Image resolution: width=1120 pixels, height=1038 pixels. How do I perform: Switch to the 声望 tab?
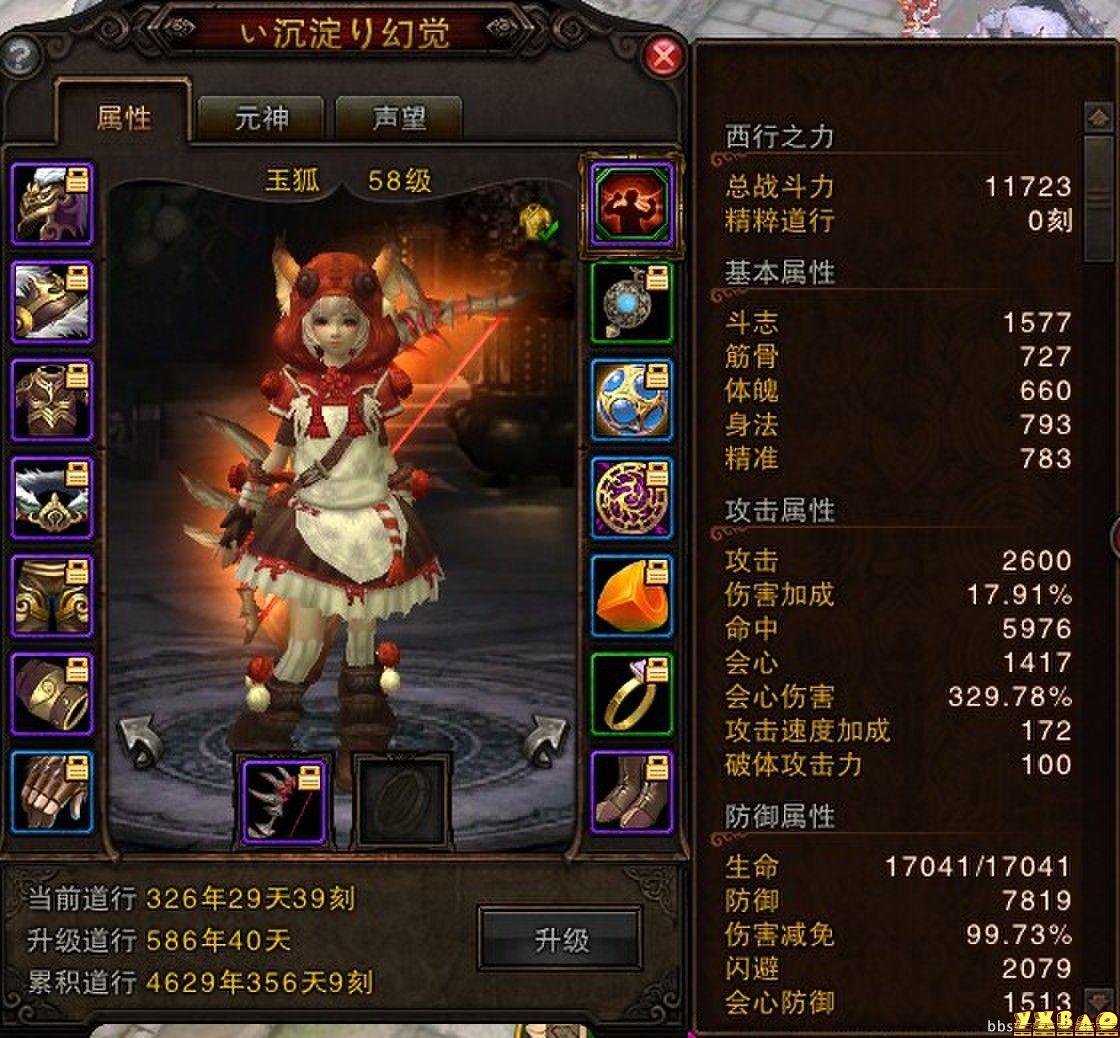(x=399, y=119)
